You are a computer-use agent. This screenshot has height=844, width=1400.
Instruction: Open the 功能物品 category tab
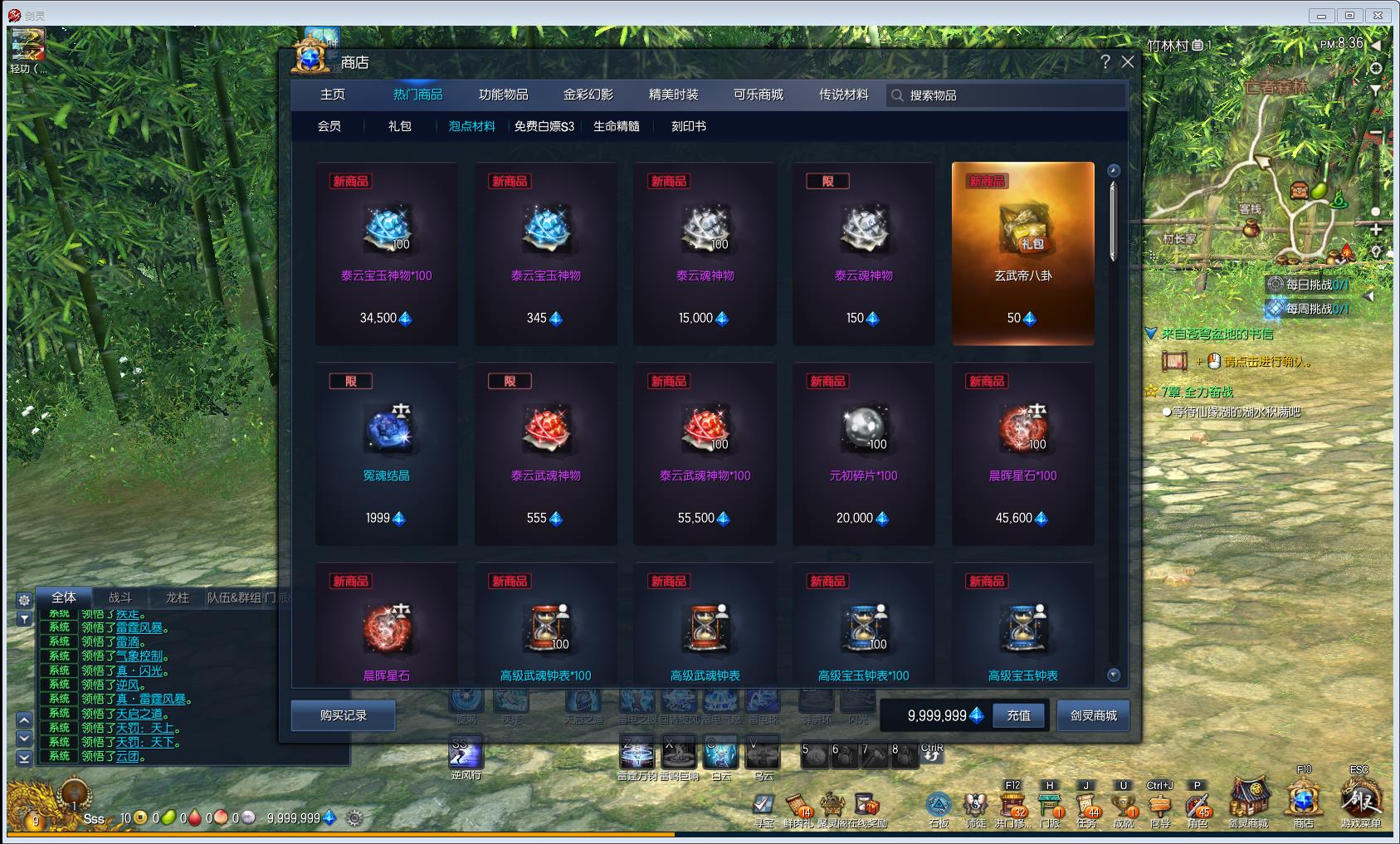(x=503, y=95)
